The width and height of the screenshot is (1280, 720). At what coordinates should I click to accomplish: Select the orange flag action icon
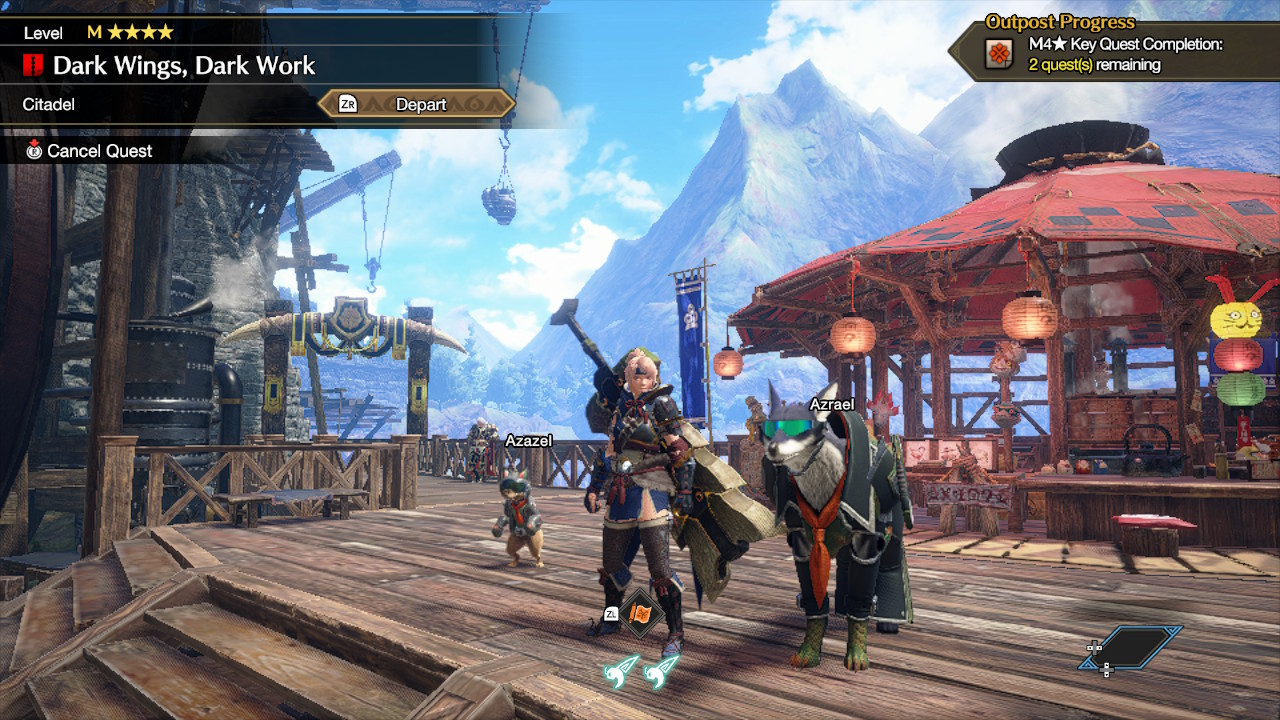coord(641,613)
